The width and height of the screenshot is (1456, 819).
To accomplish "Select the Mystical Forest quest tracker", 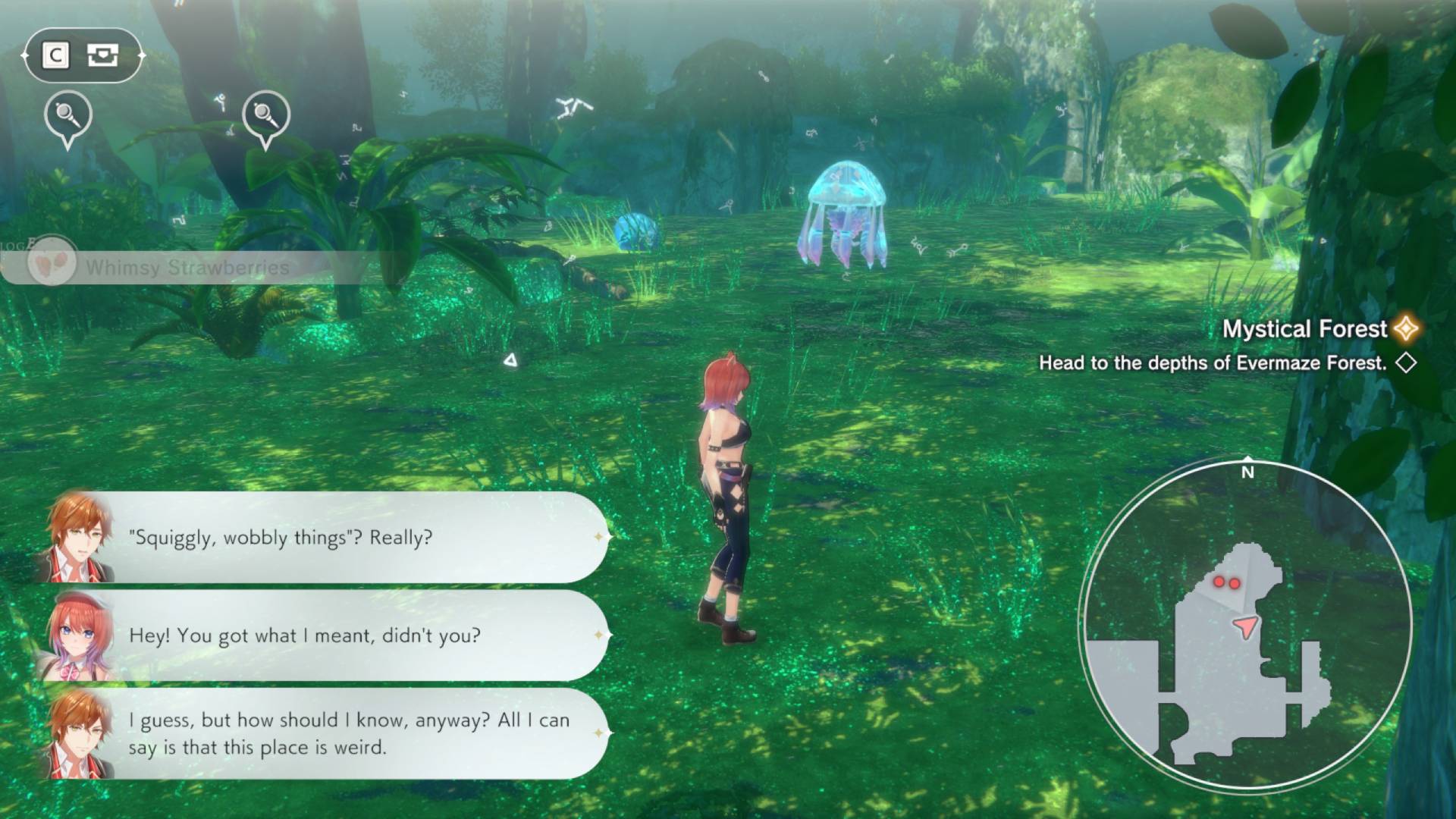I will (x=1304, y=328).
